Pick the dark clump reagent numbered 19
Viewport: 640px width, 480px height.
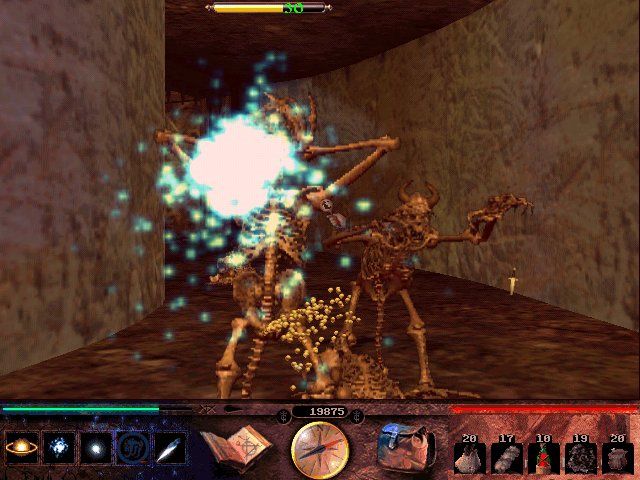[578, 455]
